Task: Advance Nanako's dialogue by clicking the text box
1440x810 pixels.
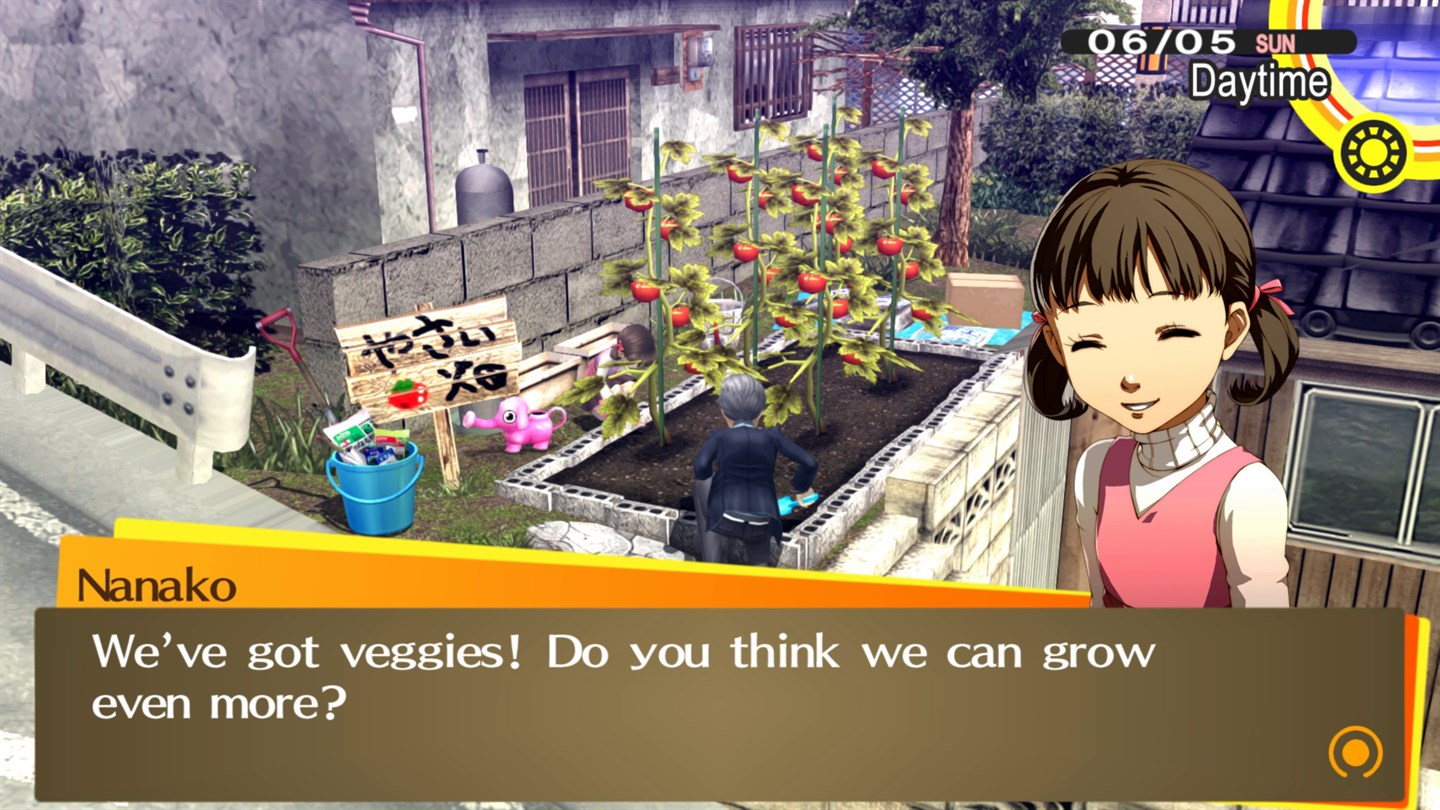Action: (700, 700)
